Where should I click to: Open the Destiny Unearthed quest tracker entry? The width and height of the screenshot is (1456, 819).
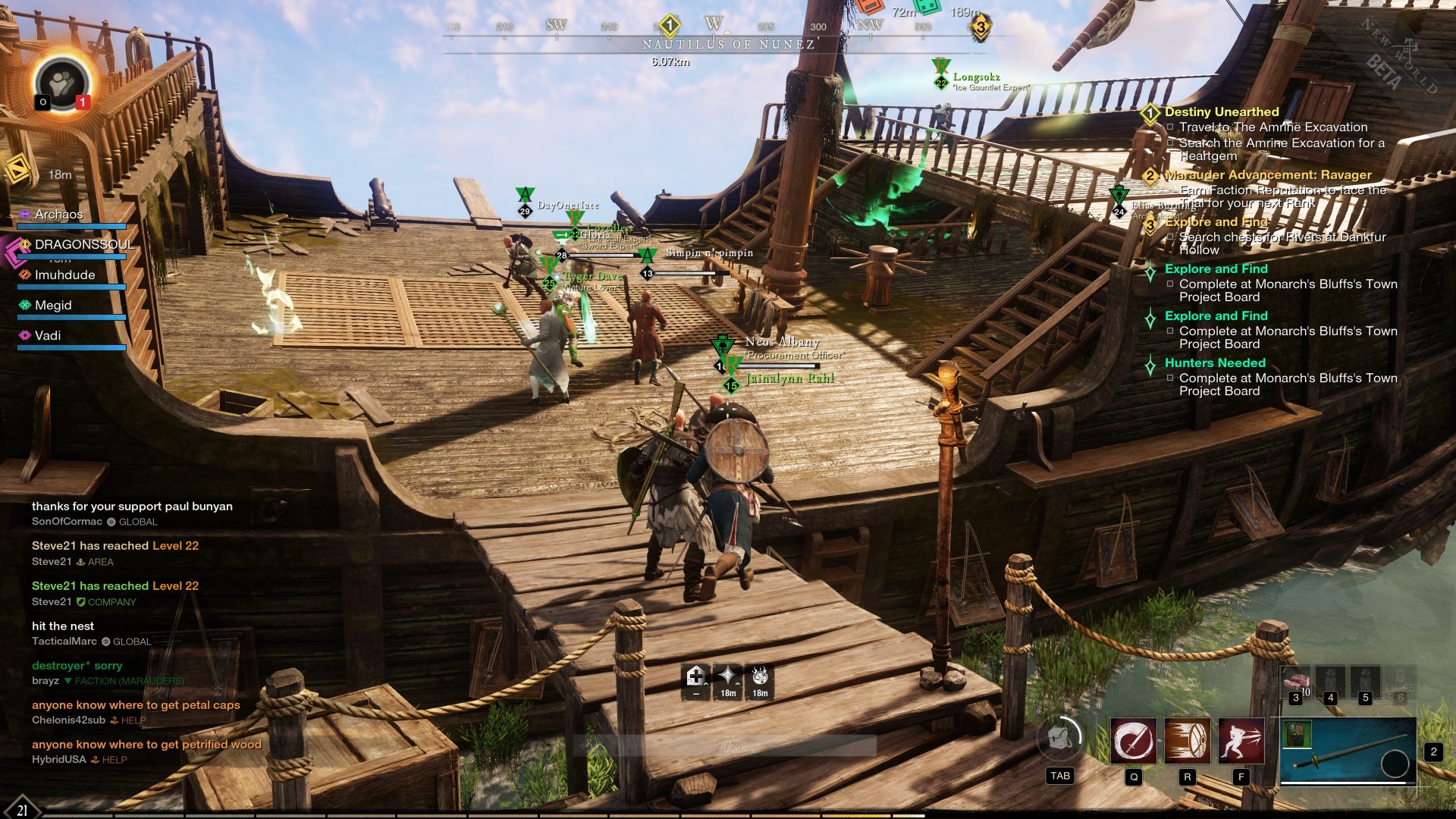point(1221,111)
